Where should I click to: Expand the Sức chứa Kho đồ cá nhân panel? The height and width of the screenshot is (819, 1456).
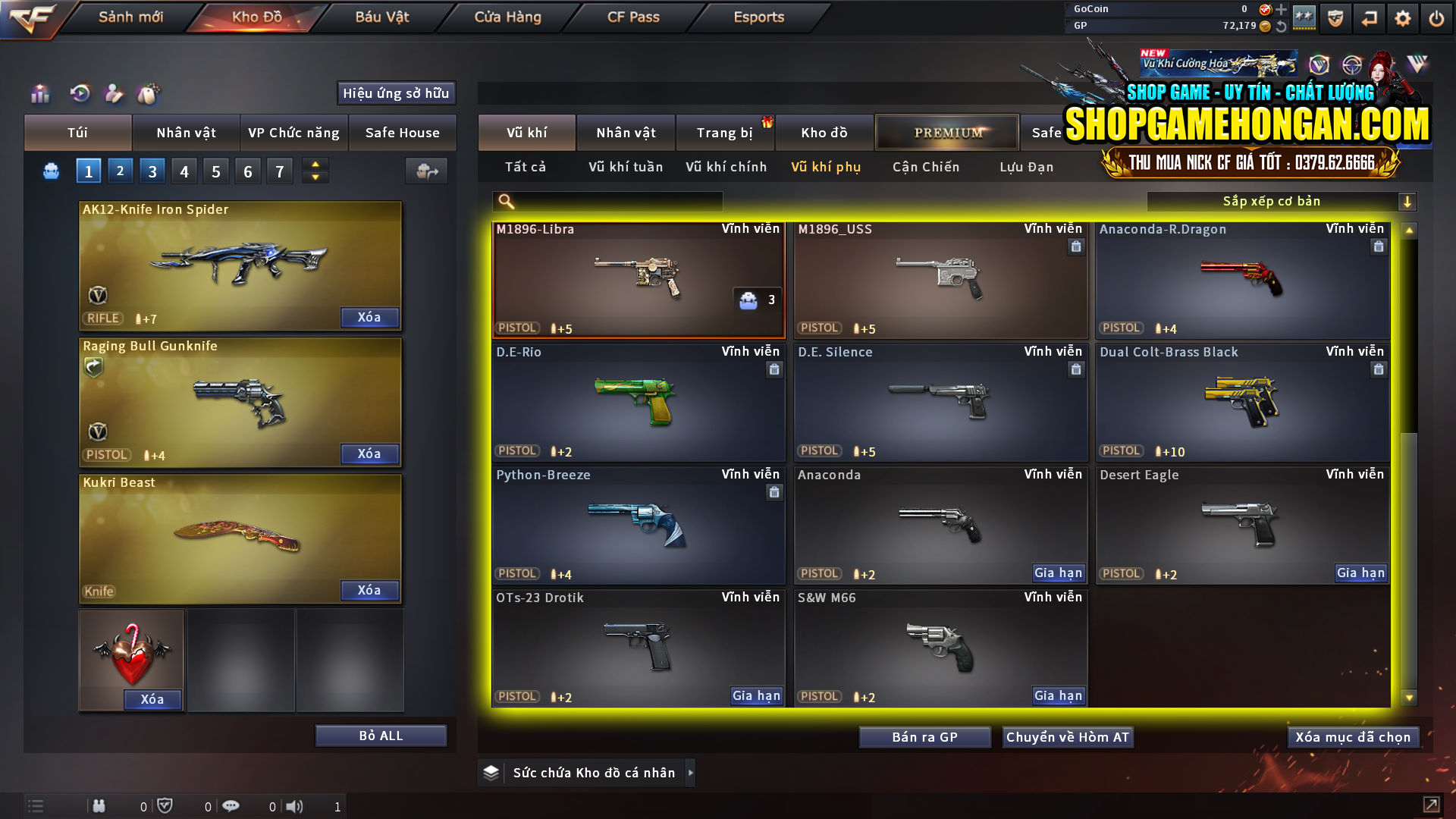click(691, 772)
